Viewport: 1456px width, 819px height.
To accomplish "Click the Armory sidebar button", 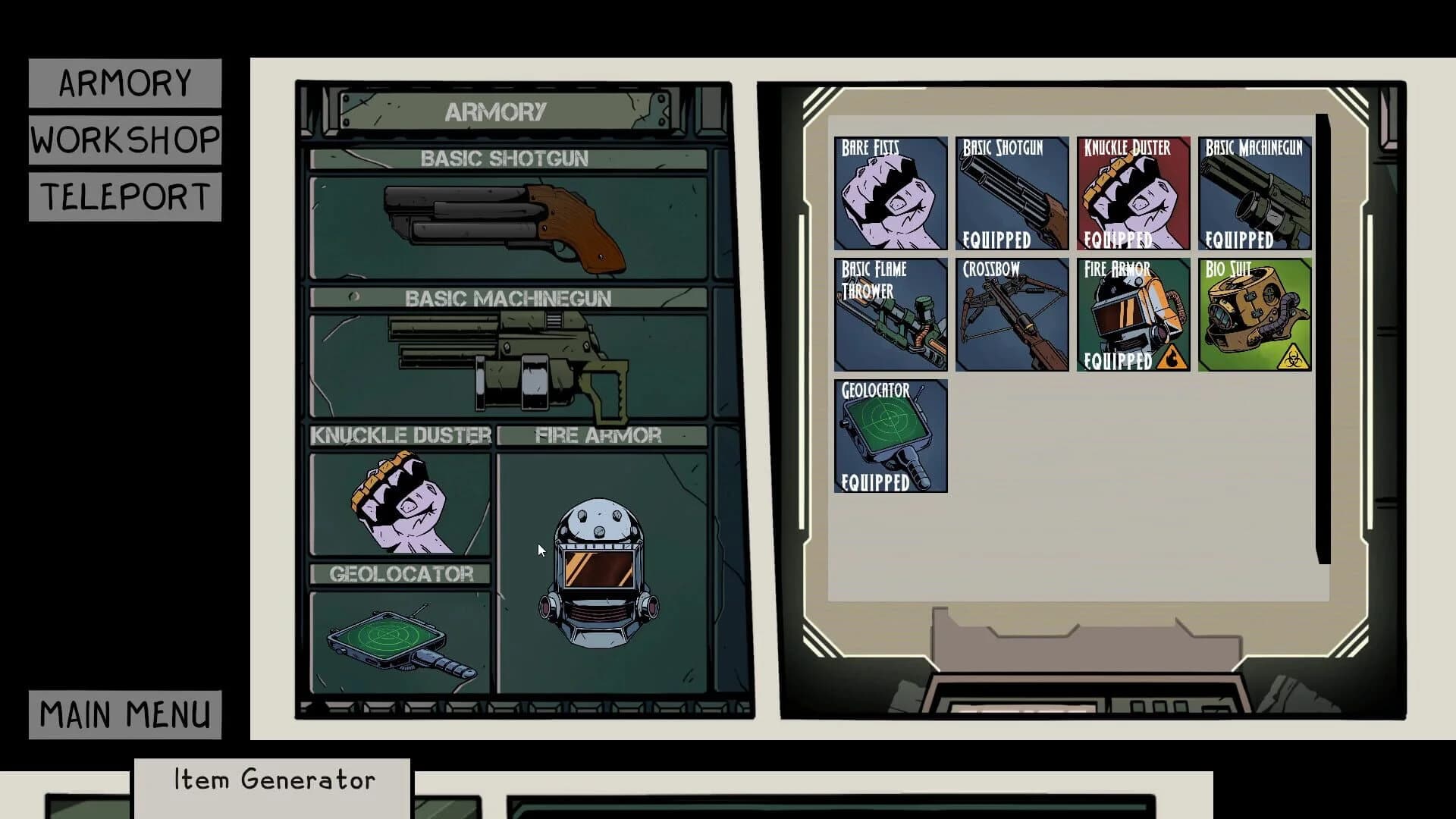I will click(x=124, y=82).
